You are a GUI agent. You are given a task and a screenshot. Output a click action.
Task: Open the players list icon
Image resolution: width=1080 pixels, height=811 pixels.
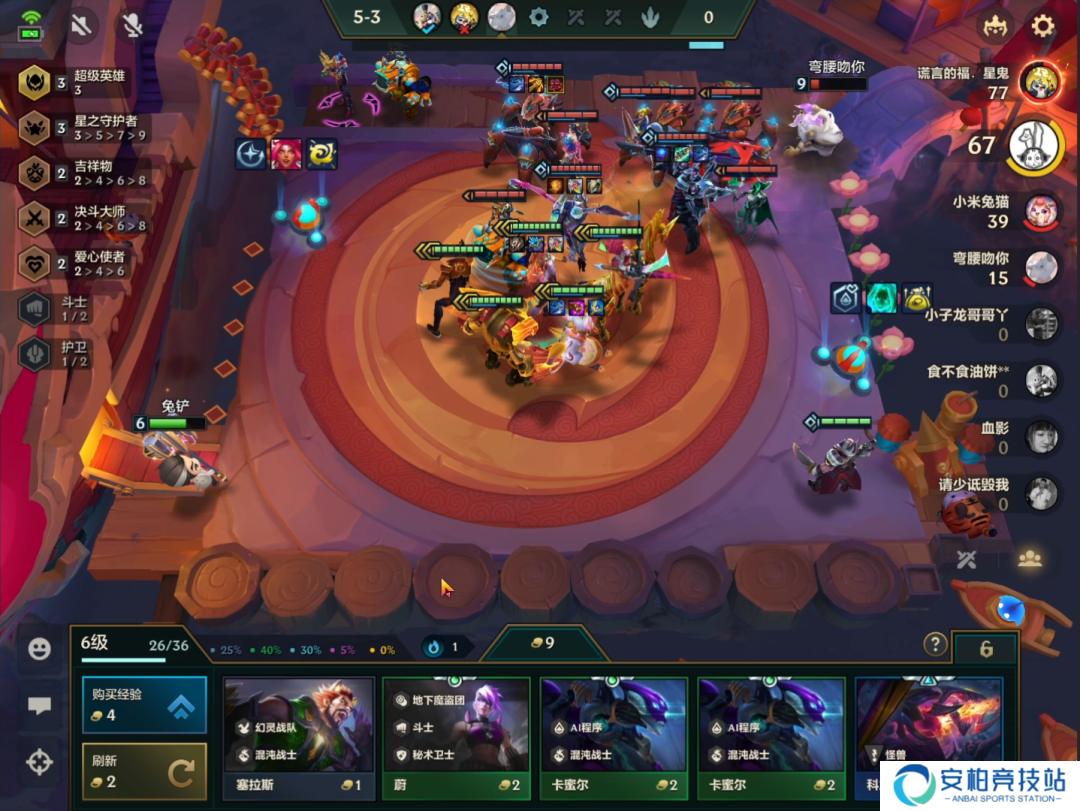[1029, 559]
